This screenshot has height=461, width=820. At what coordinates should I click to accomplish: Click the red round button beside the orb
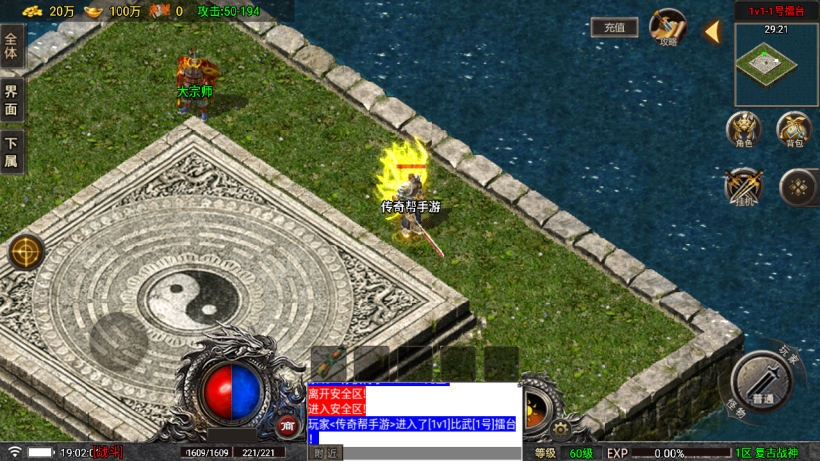pos(288,426)
